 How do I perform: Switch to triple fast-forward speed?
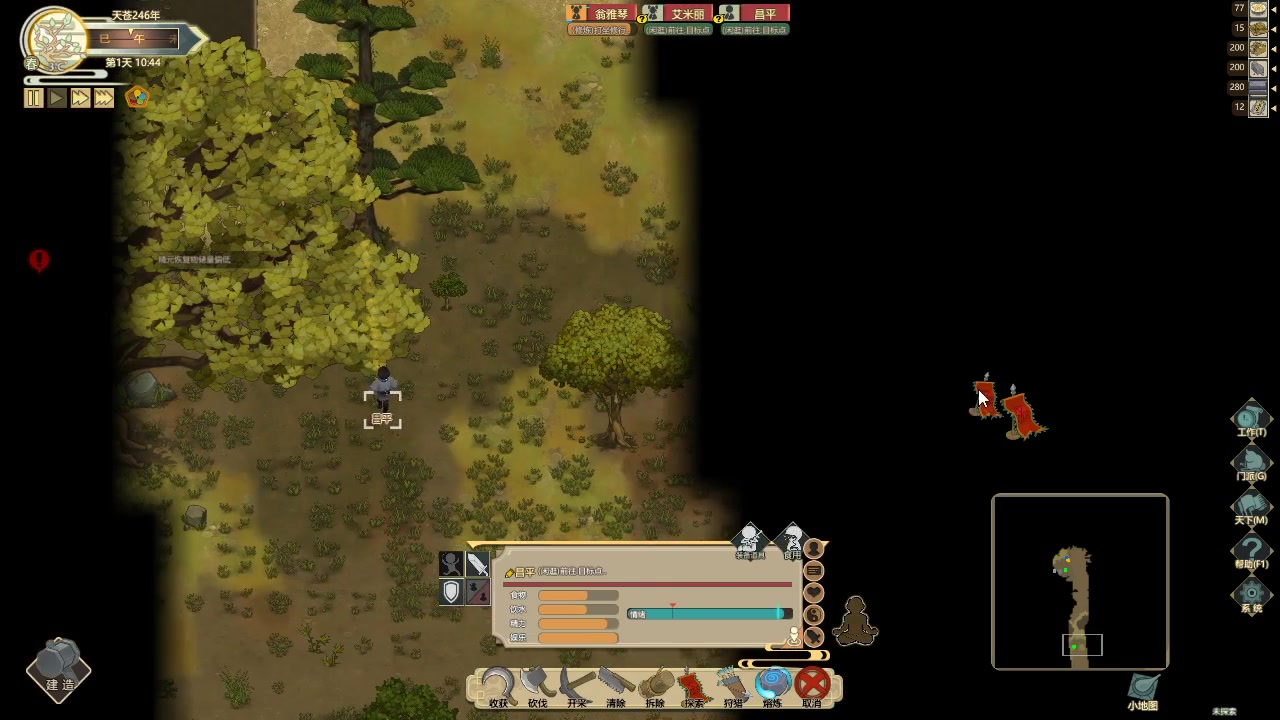(104, 98)
